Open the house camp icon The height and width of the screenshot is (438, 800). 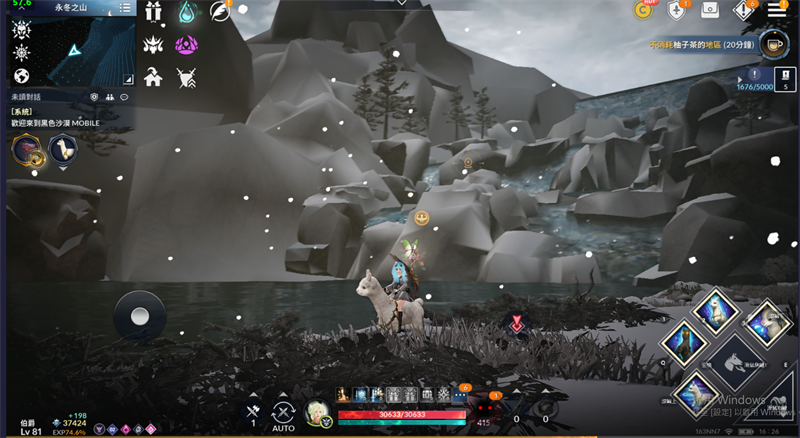tap(153, 76)
